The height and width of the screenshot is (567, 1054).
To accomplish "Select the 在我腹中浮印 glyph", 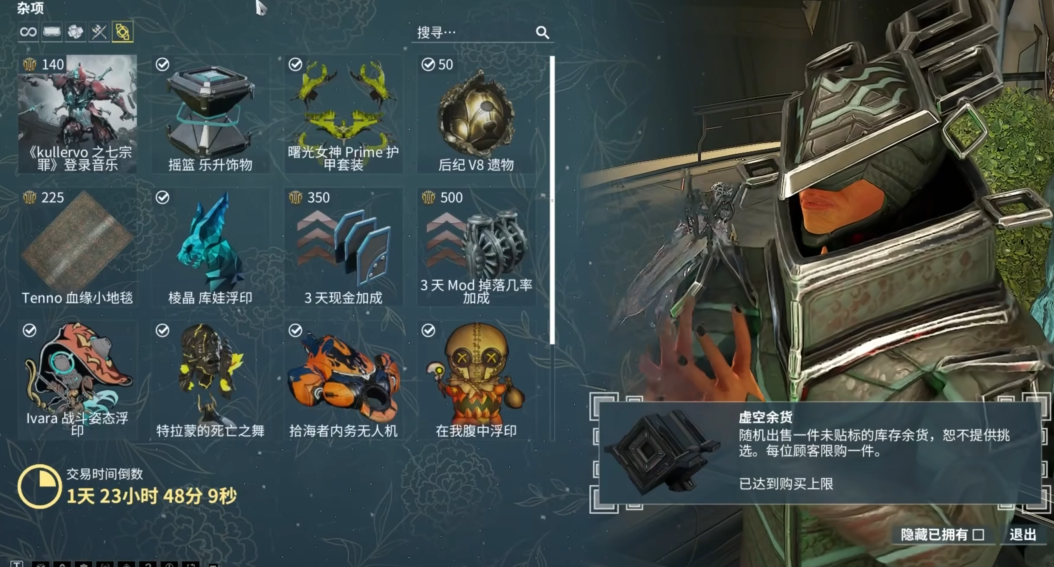I will point(476,380).
